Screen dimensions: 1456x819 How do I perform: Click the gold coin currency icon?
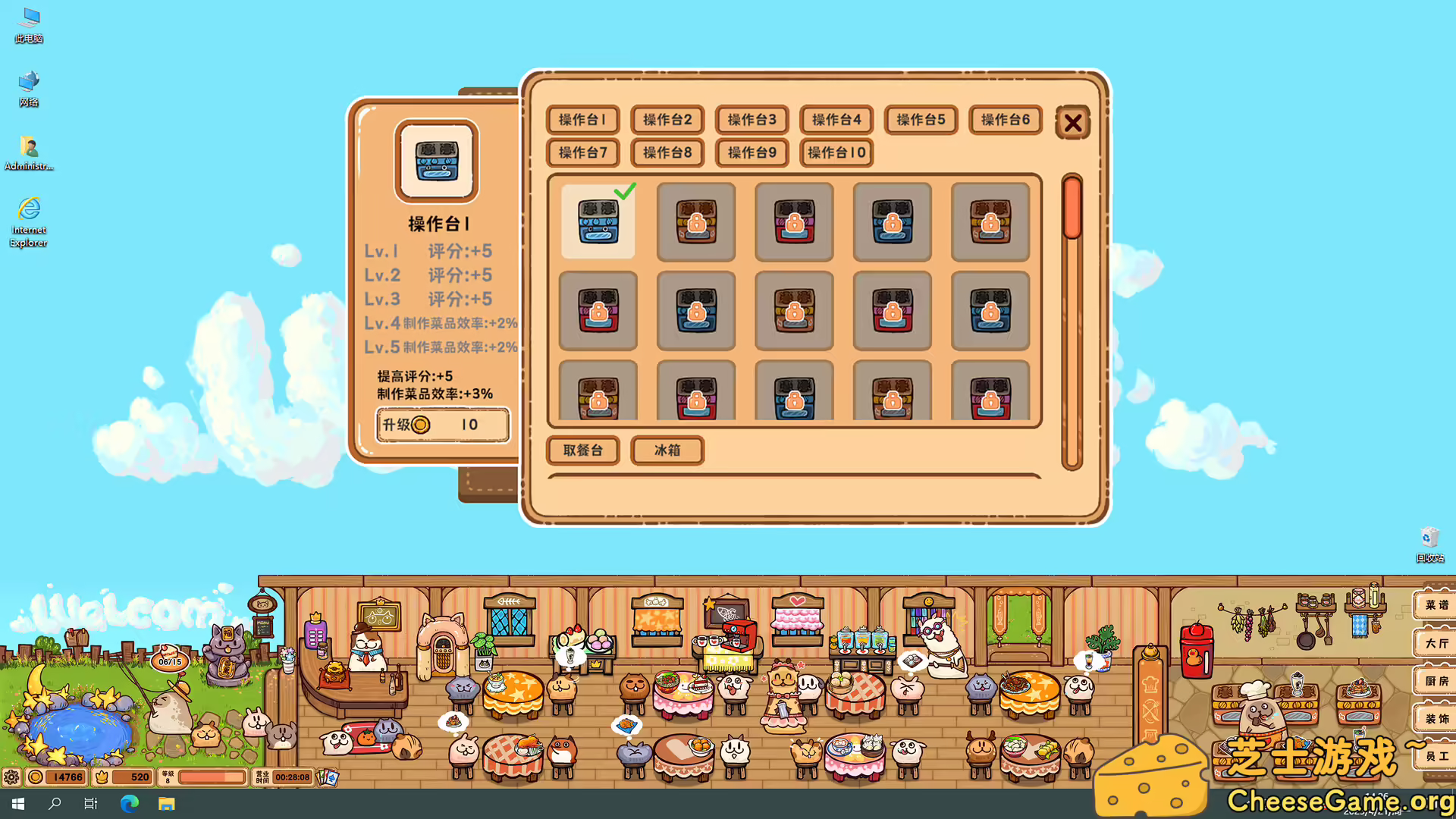coord(35,776)
